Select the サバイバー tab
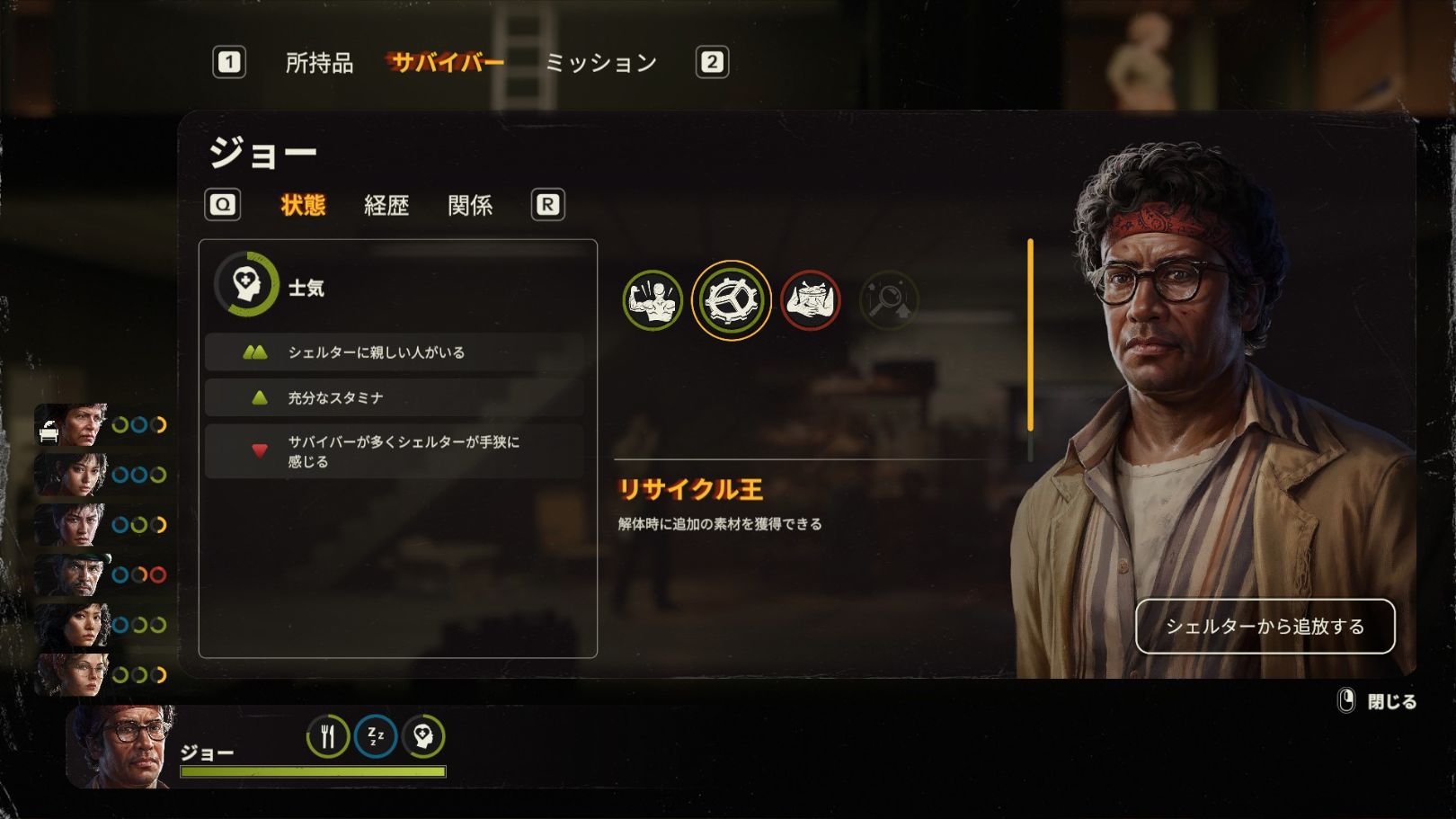 click(447, 62)
